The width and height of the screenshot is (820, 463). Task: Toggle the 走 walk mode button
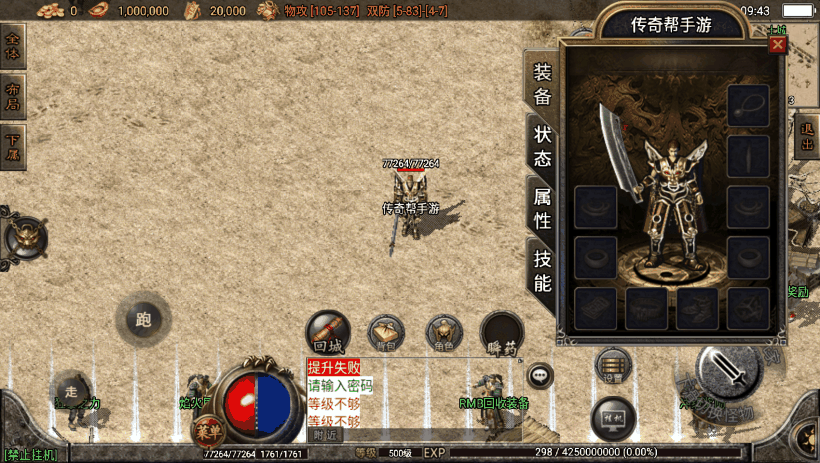(x=69, y=391)
